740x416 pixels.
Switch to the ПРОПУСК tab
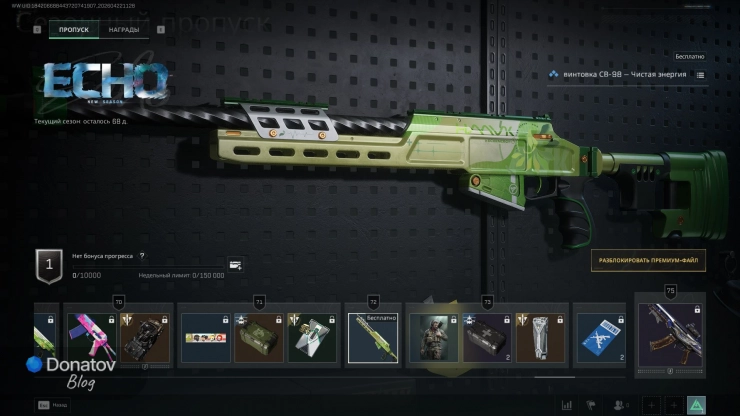pos(75,30)
